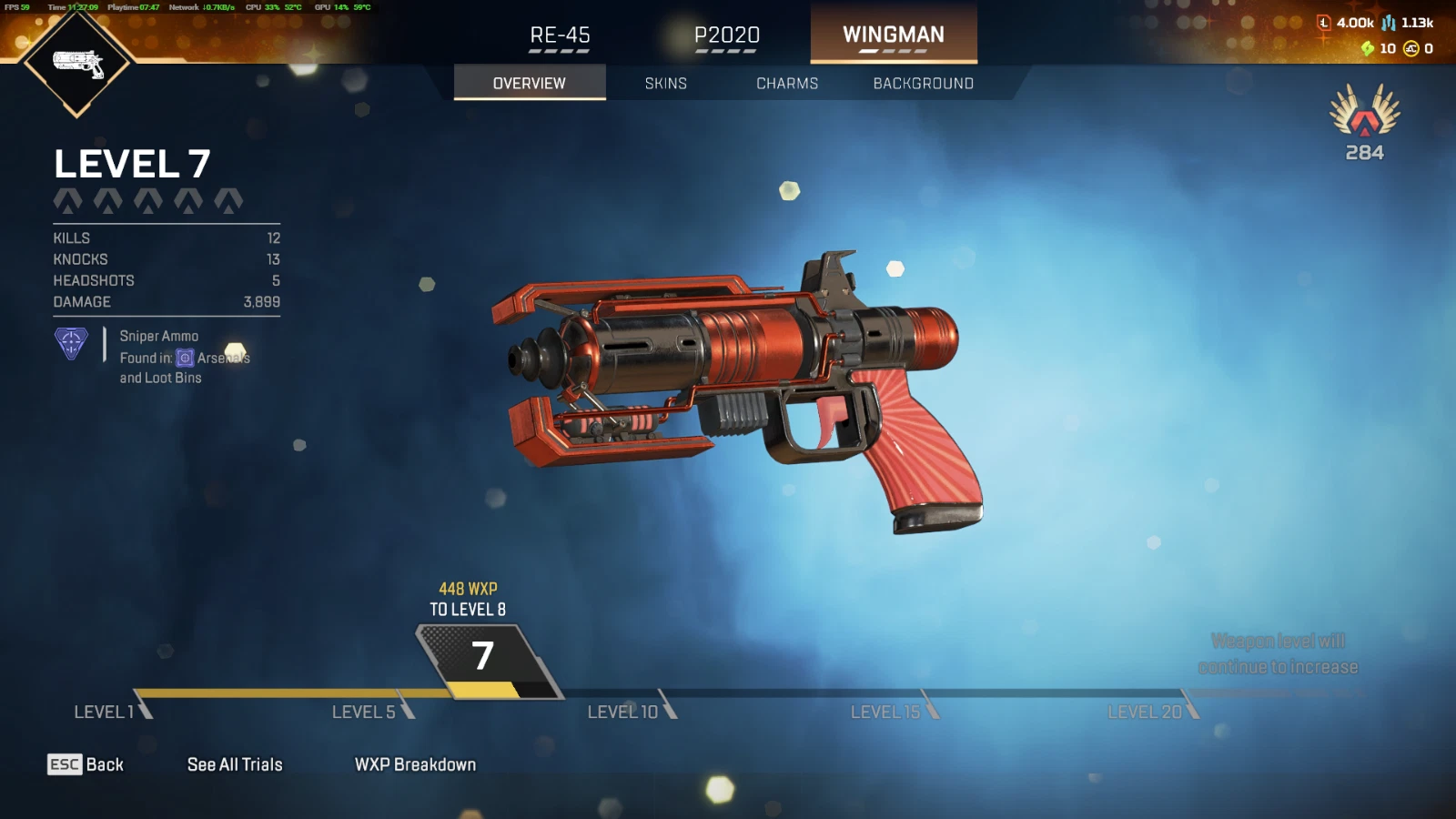
Task: Click the Apex Coins currency counter
Action: pyautogui.click(x=1418, y=49)
